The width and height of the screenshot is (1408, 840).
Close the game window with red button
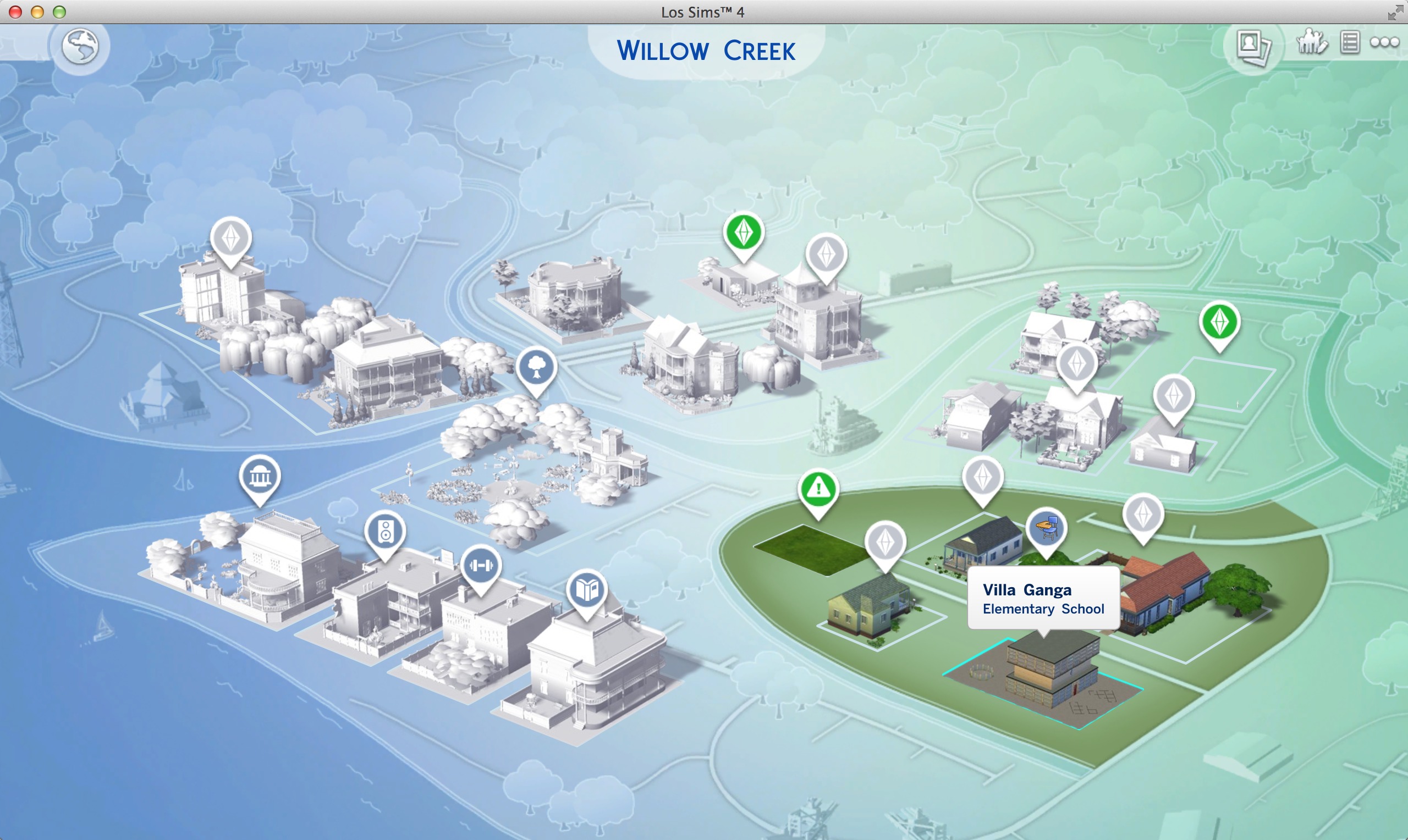click(x=15, y=12)
